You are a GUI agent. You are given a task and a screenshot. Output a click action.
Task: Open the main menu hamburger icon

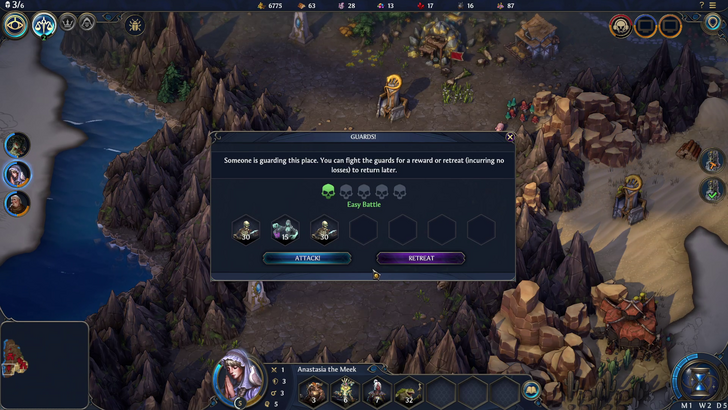716,6
